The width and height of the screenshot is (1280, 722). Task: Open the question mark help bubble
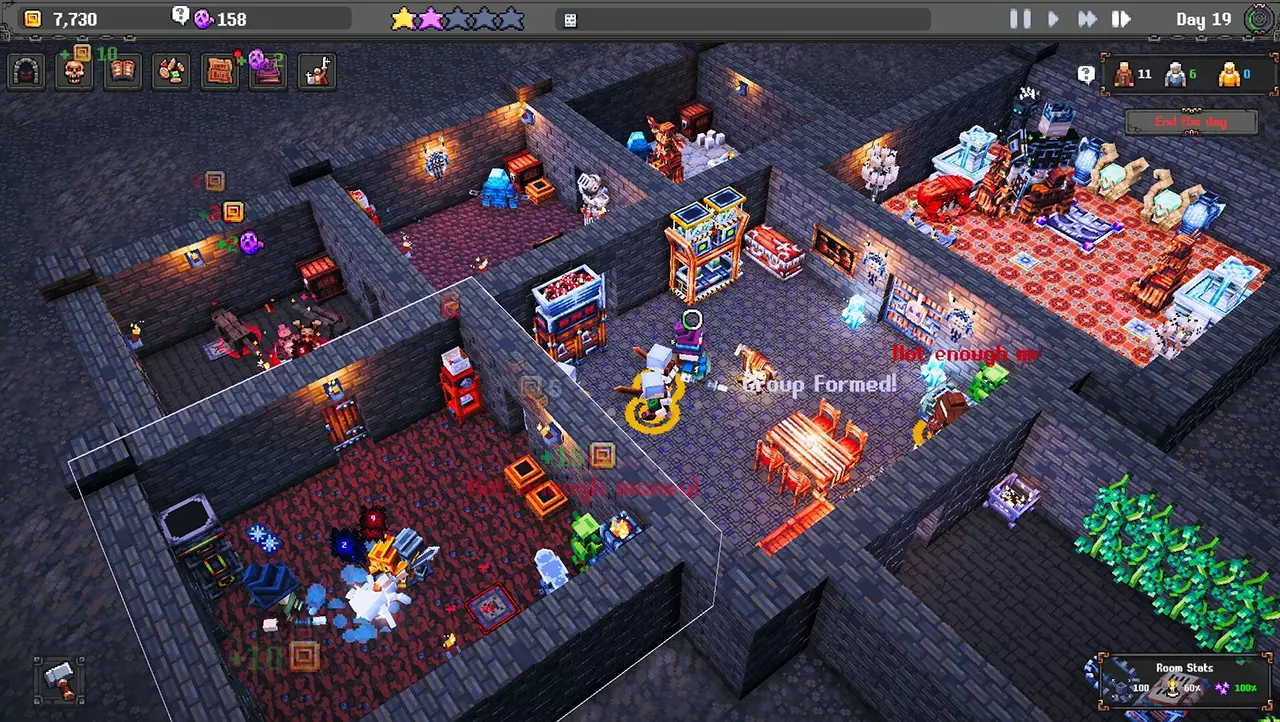coord(1088,73)
